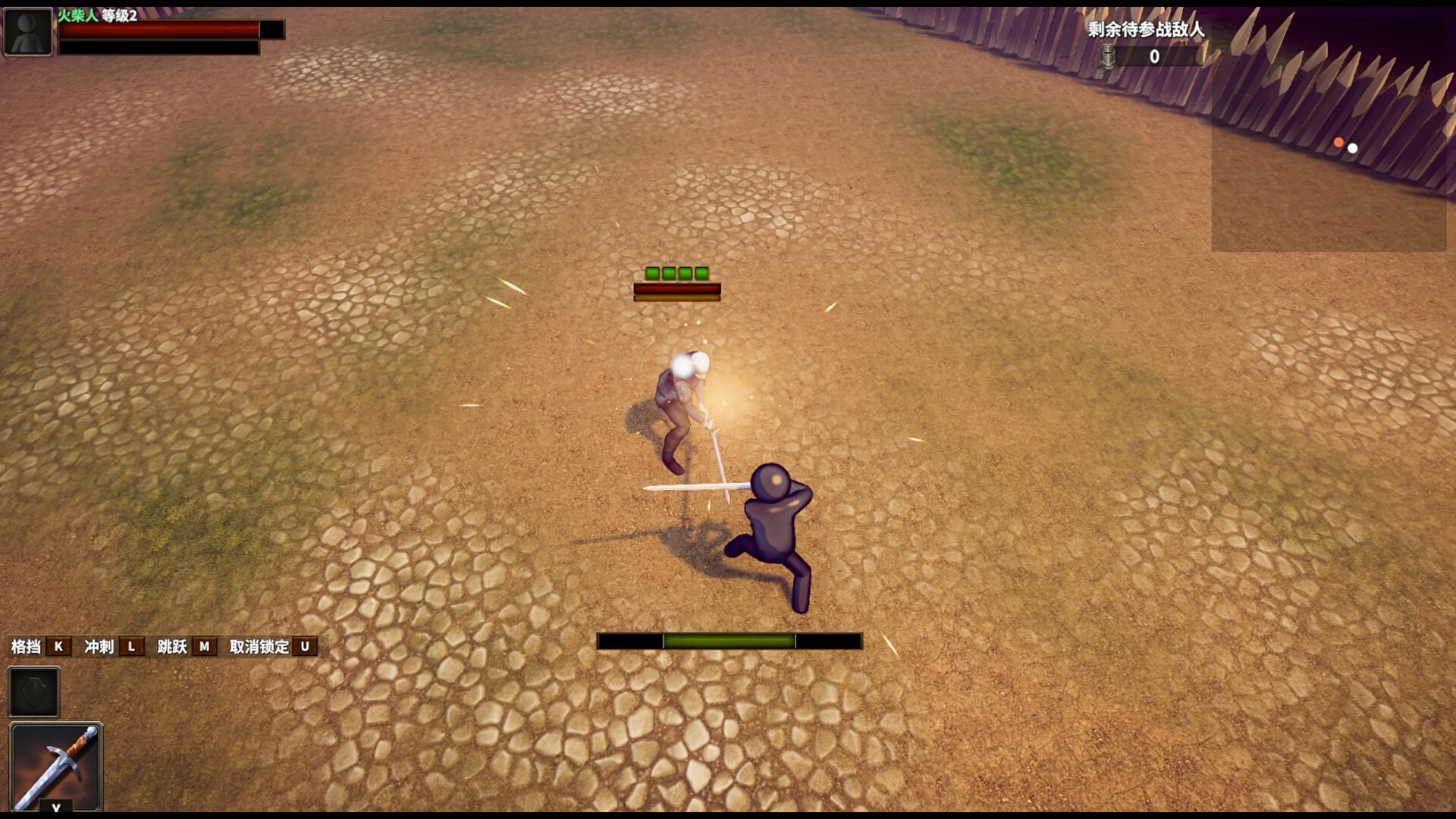Click the 剩余待参战敌人 counter showing 0
Image resolution: width=1456 pixels, height=819 pixels.
click(x=1153, y=56)
